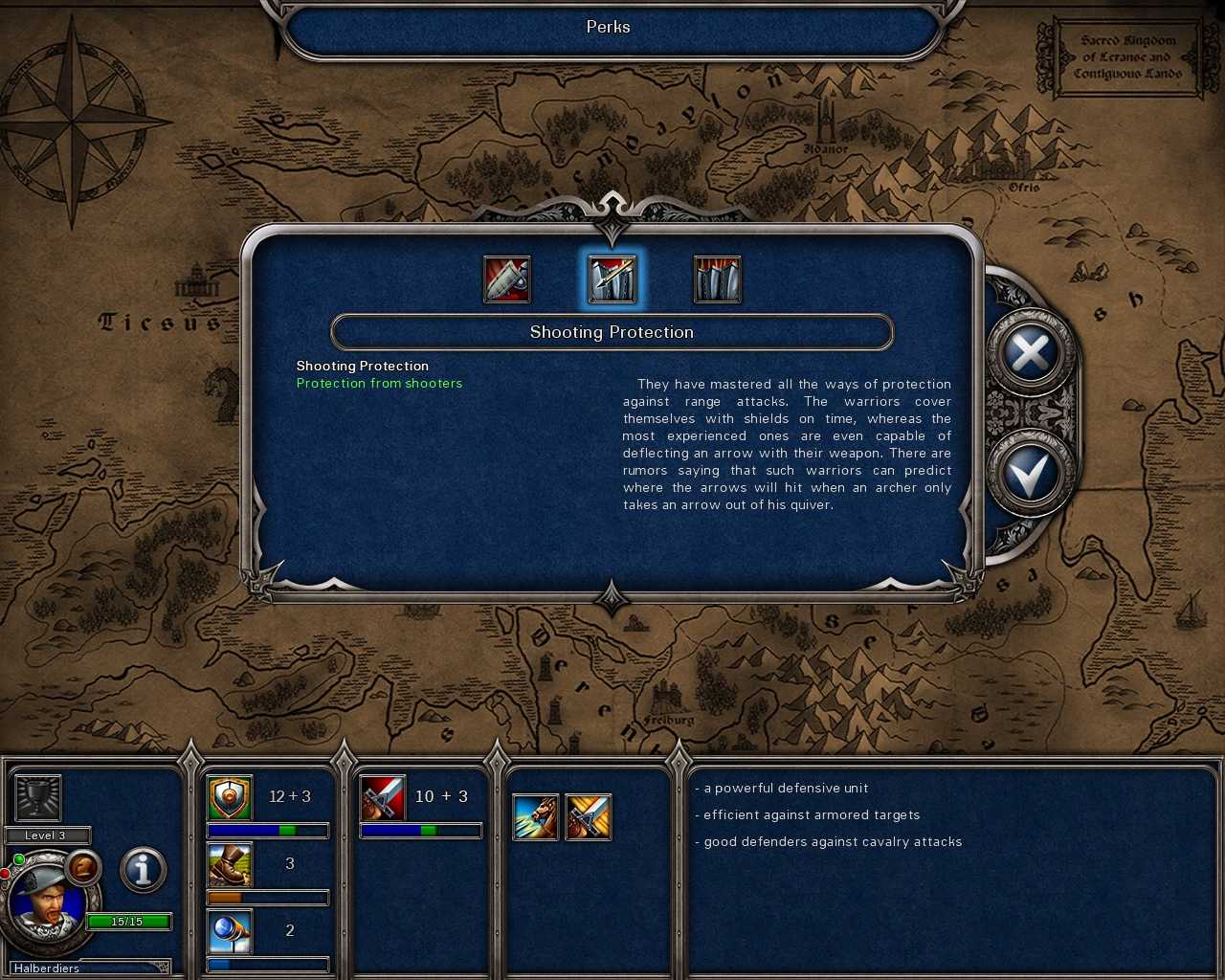Click the attack sword icon showing 10+3

(382, 796)
